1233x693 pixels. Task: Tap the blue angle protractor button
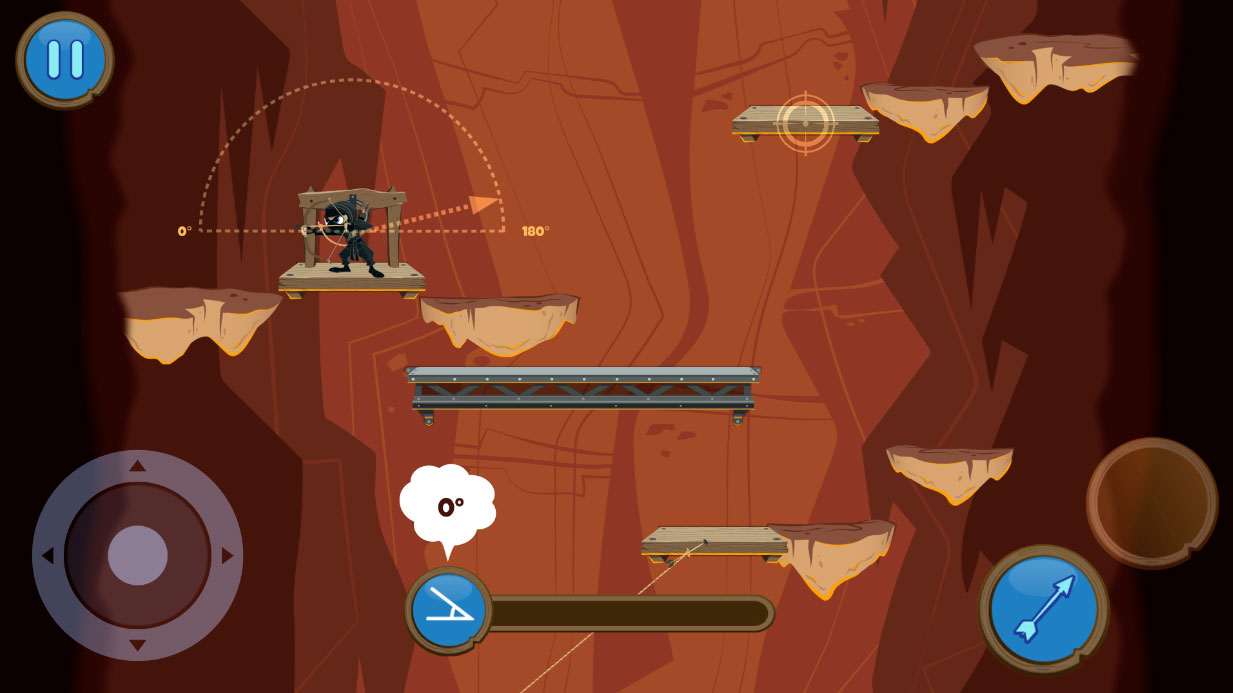(x=448, y=609)
